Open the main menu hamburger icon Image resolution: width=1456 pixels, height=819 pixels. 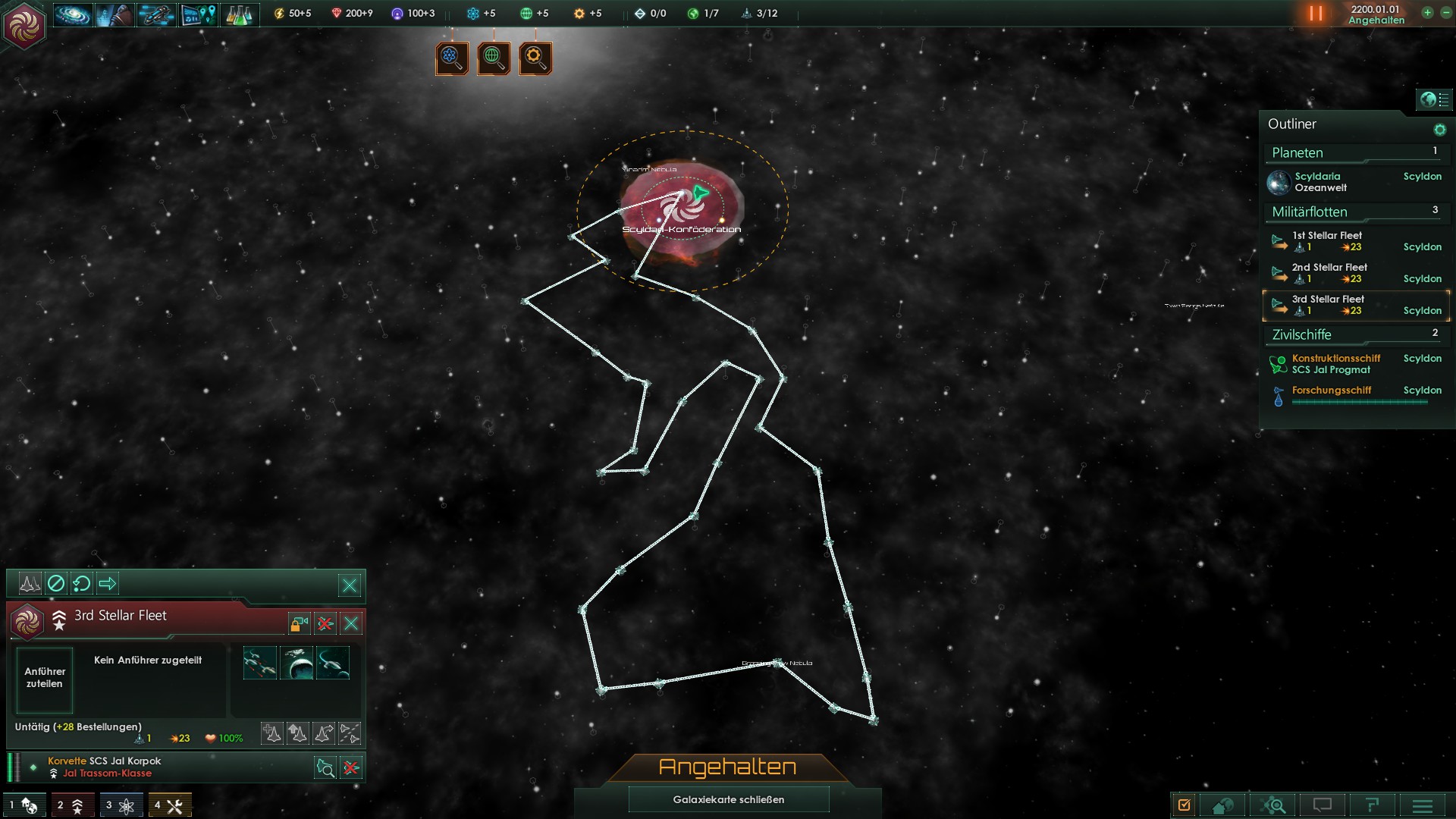coord(1423,805)
